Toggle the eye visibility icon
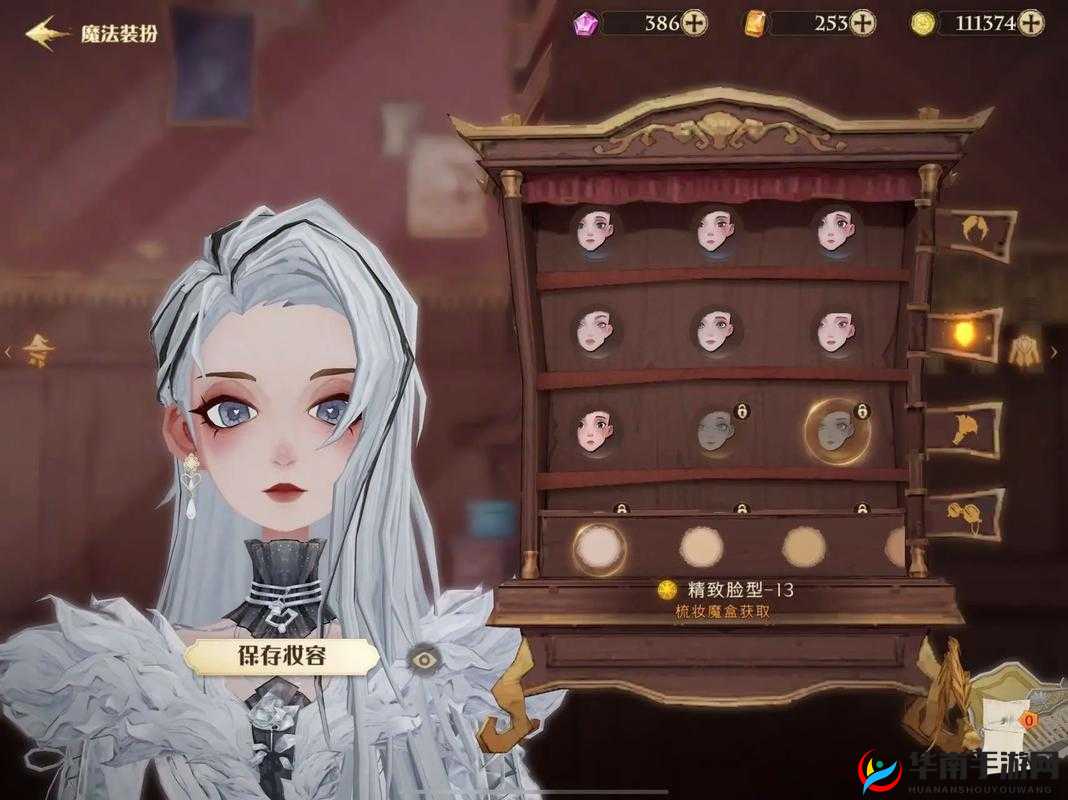 coord(424,656)
